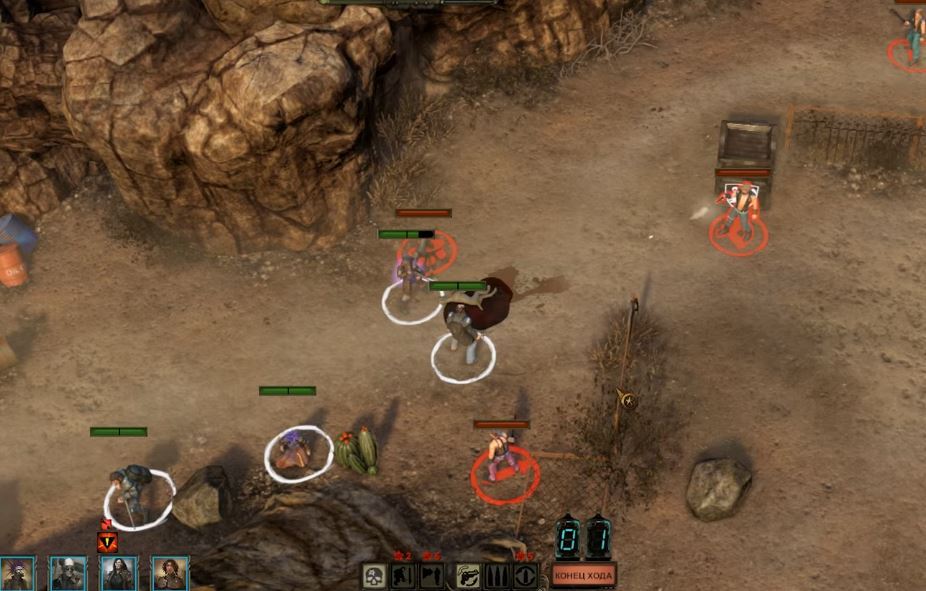Select the pistol weapon slot
The image size is (926, 591).
(x=469, y=576)
